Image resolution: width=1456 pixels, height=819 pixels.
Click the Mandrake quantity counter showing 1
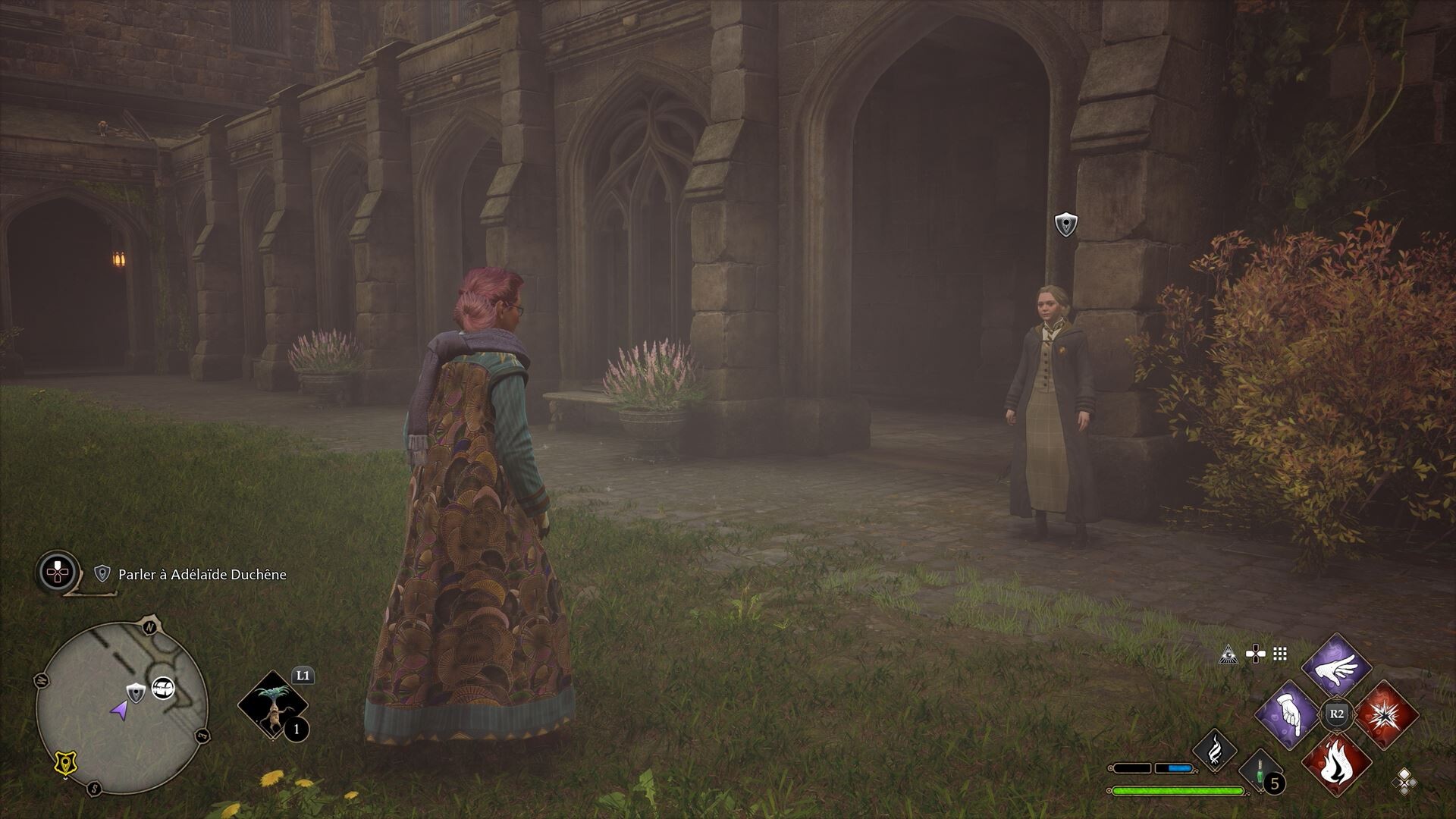coord(296,730)
